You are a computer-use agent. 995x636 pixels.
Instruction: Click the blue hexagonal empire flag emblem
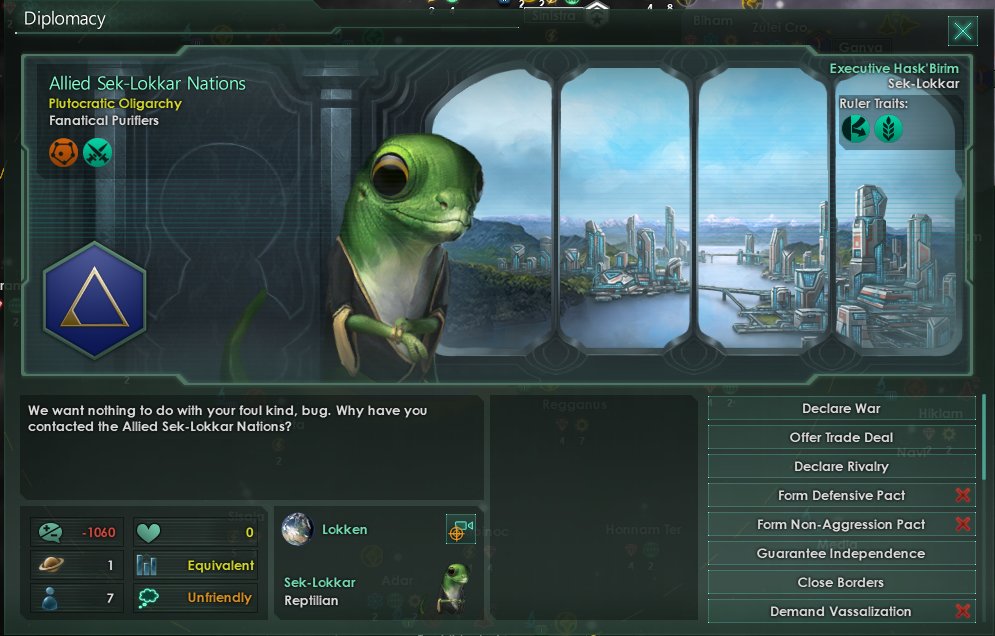point(95,300)
